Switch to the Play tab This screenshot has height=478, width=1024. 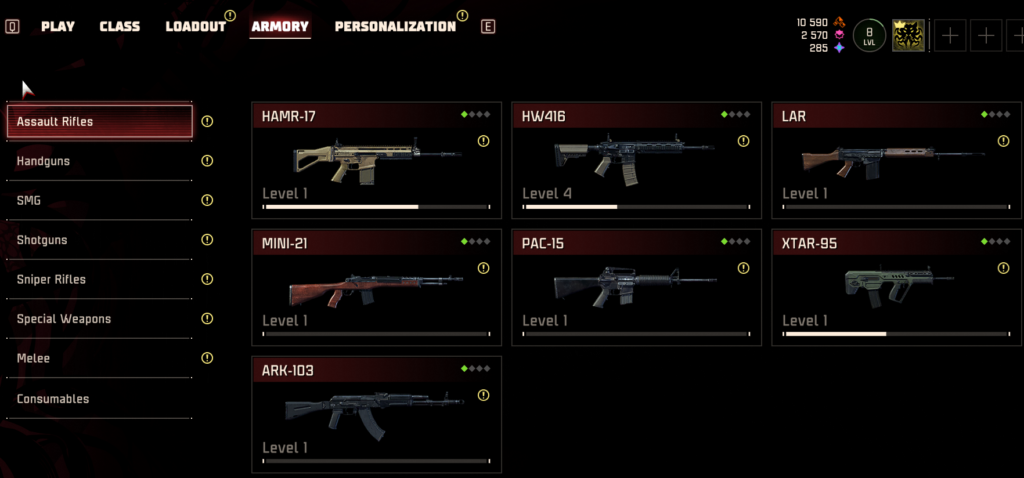[58, 26]
